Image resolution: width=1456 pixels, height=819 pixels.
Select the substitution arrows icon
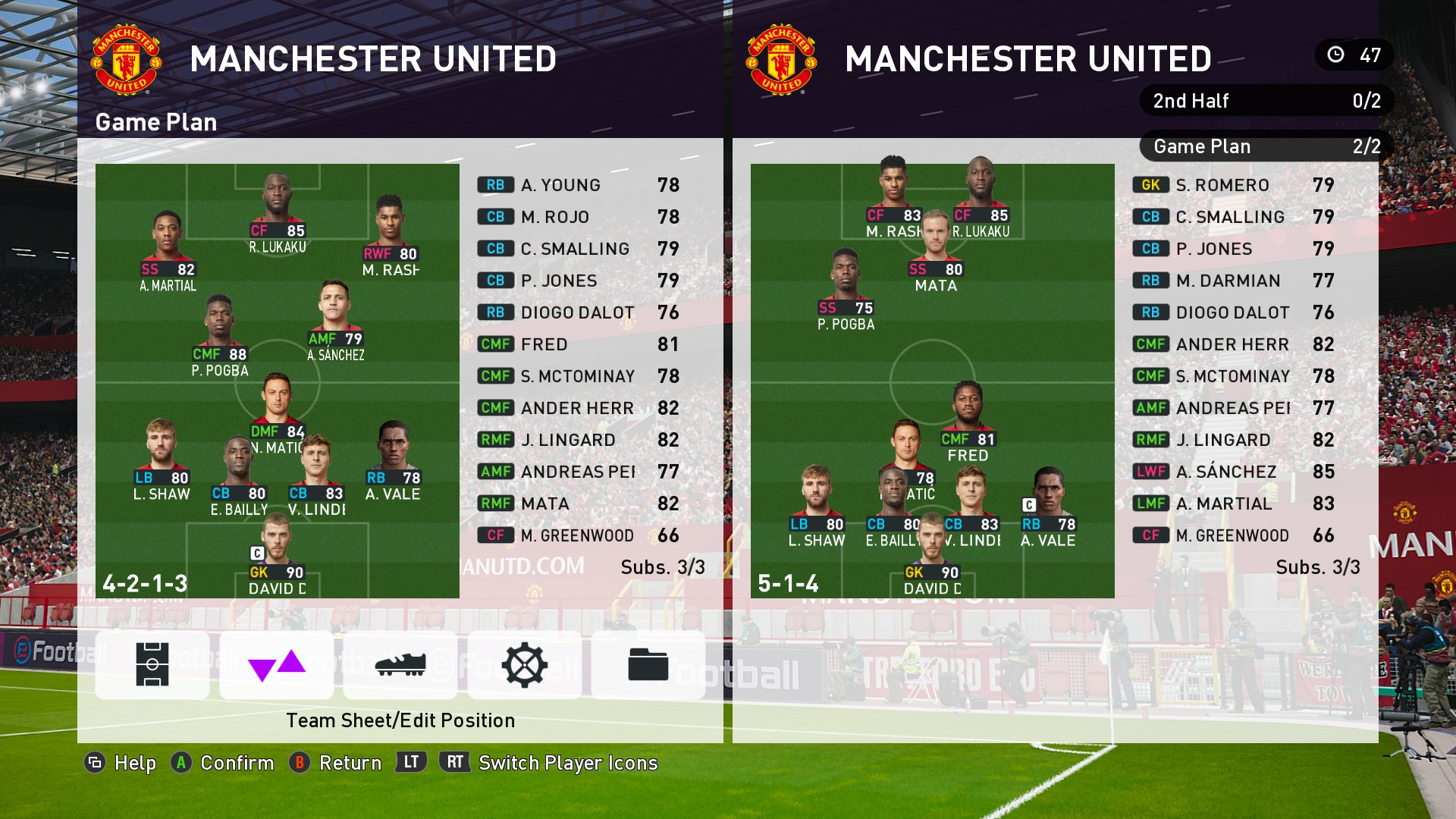pos(277,665)
